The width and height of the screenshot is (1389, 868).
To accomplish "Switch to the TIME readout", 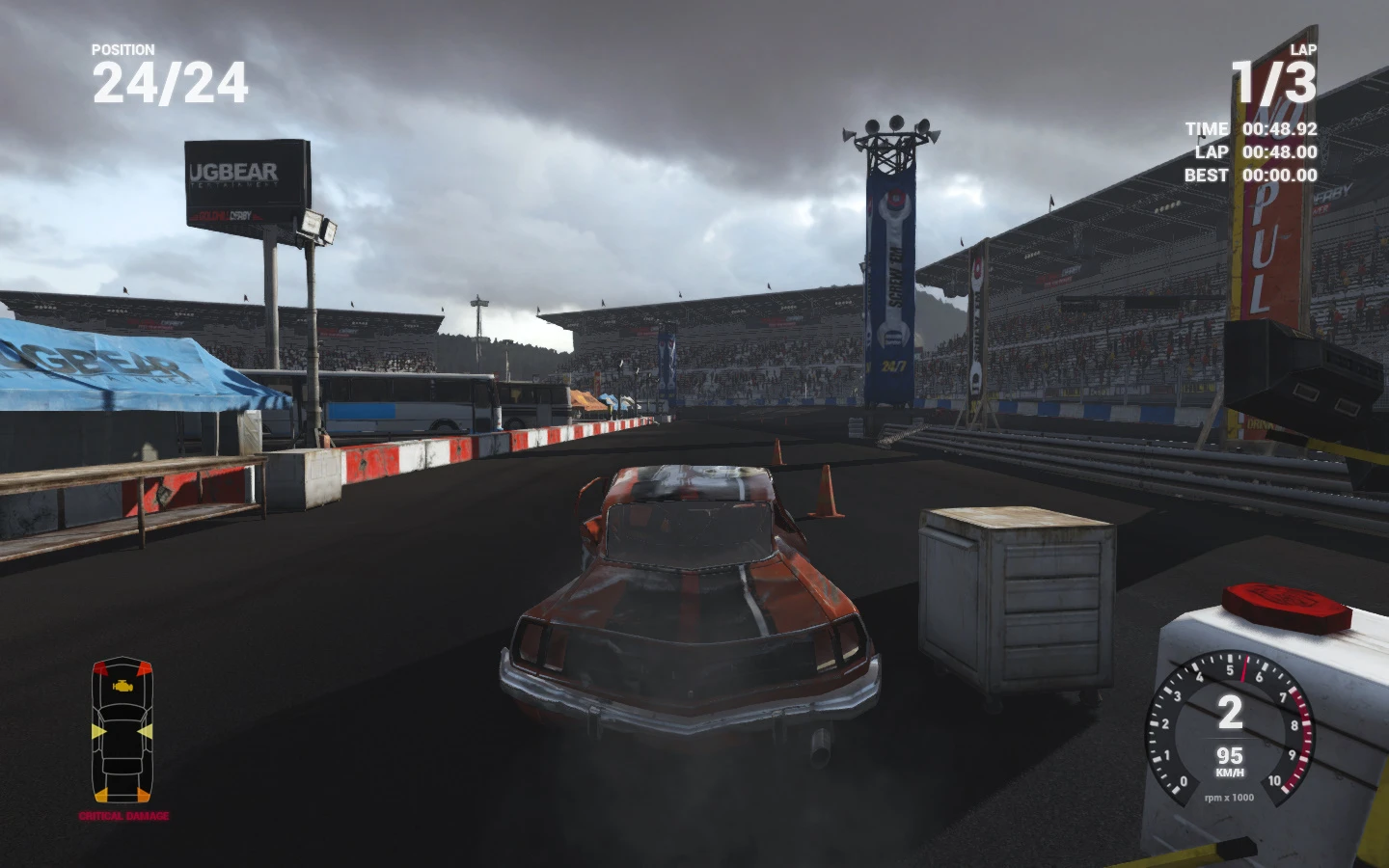I will tap(1250, 128).
